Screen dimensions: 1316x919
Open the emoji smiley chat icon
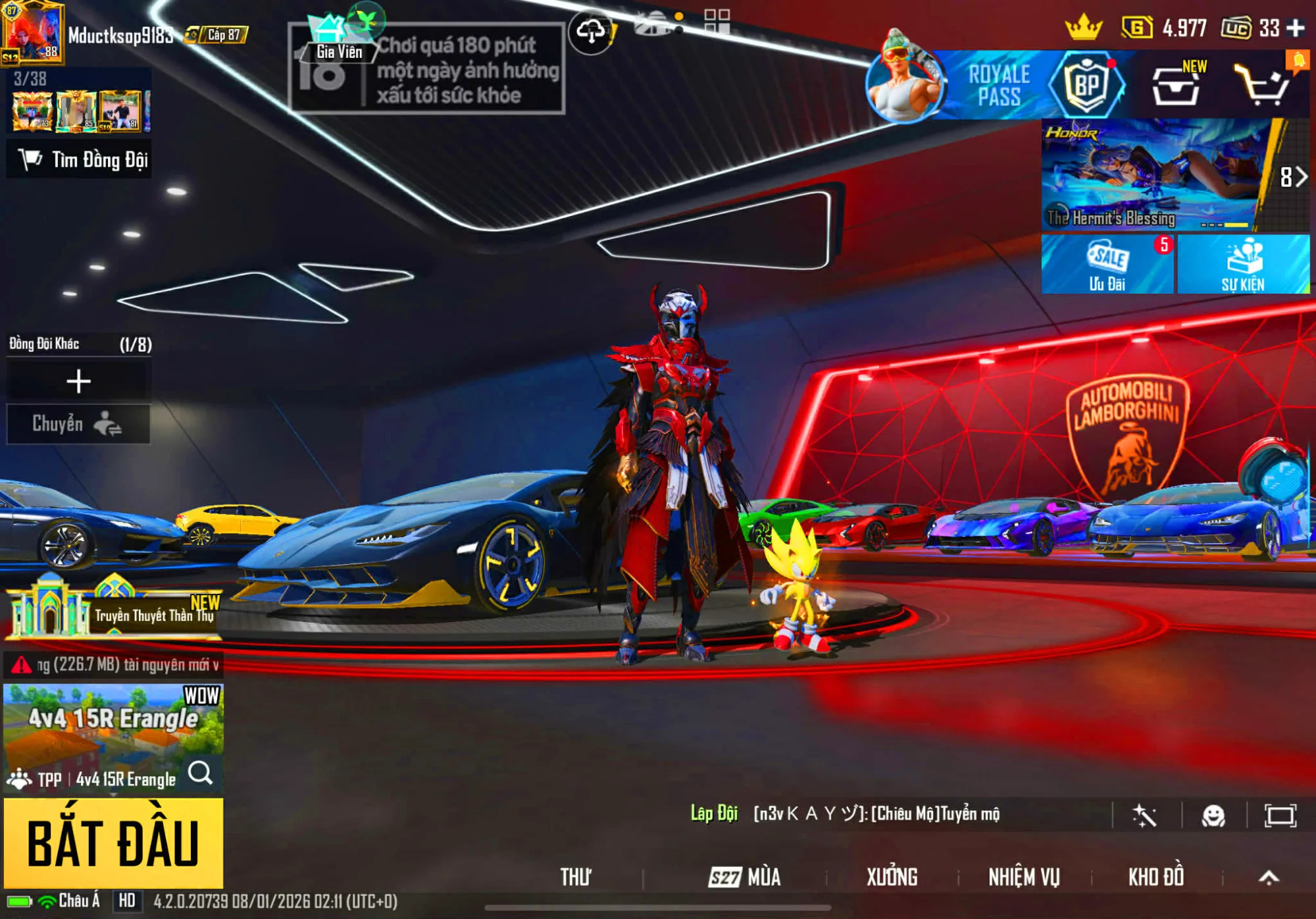tap(1213, 816)
